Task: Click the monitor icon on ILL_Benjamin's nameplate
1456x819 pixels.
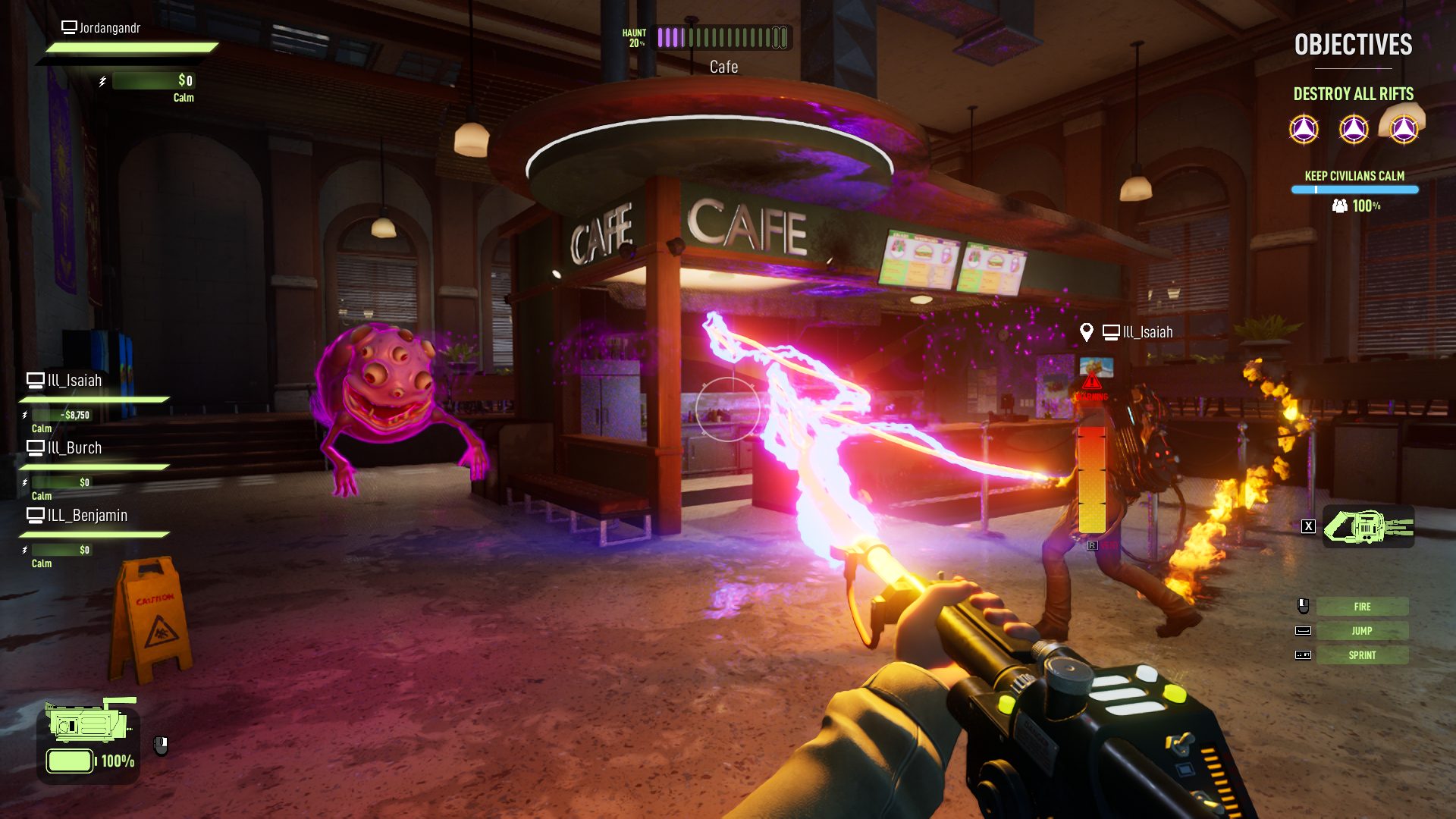Action: pos(35,515)
